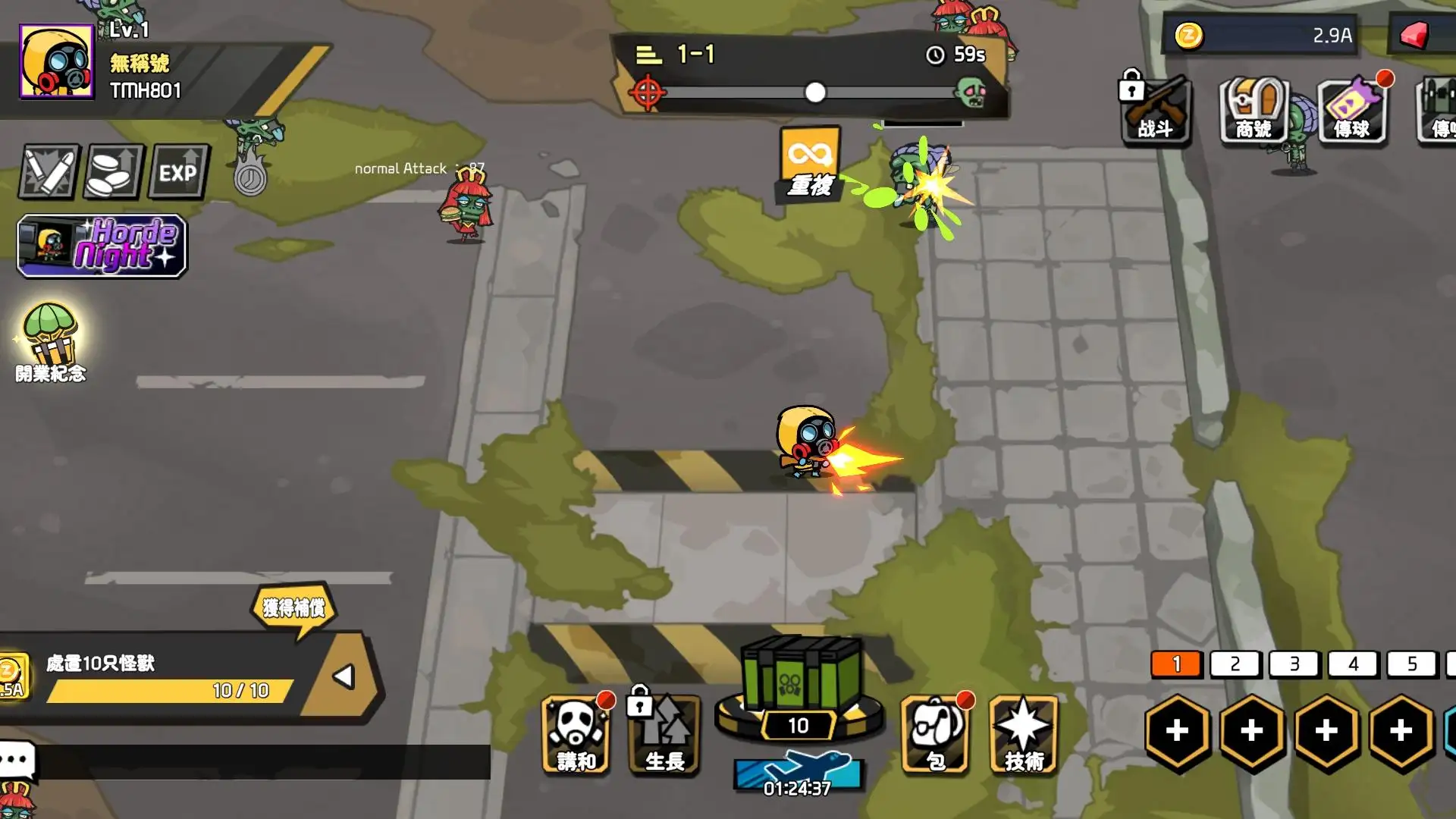Activate the attack boost bullet icon

coord(49,172)
